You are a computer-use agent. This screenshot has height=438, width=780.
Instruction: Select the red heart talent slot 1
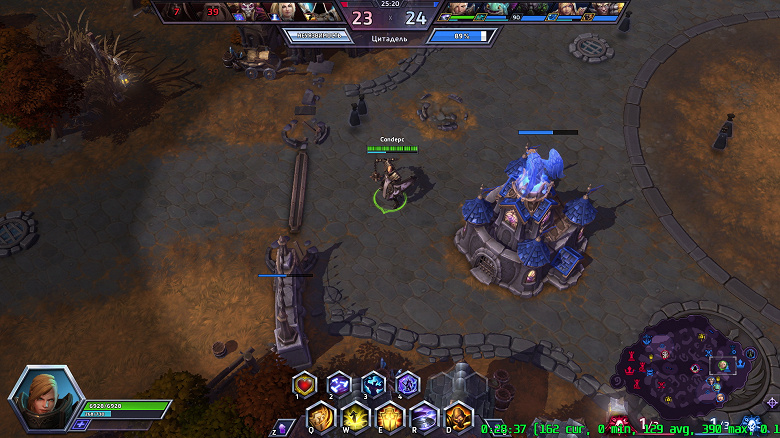[305, 384]
